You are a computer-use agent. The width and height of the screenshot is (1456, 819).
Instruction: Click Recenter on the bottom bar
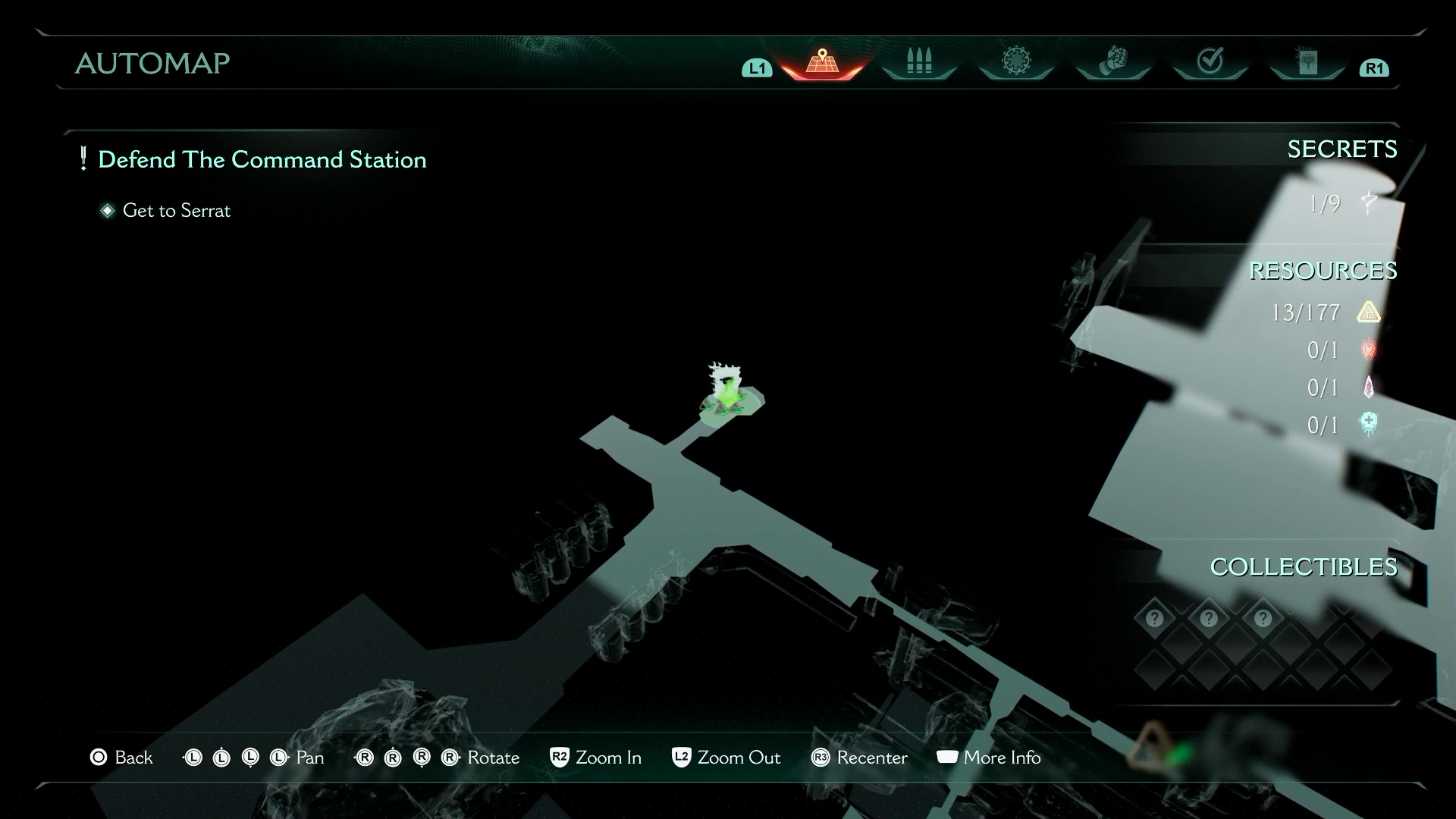[x=861, y=758]
